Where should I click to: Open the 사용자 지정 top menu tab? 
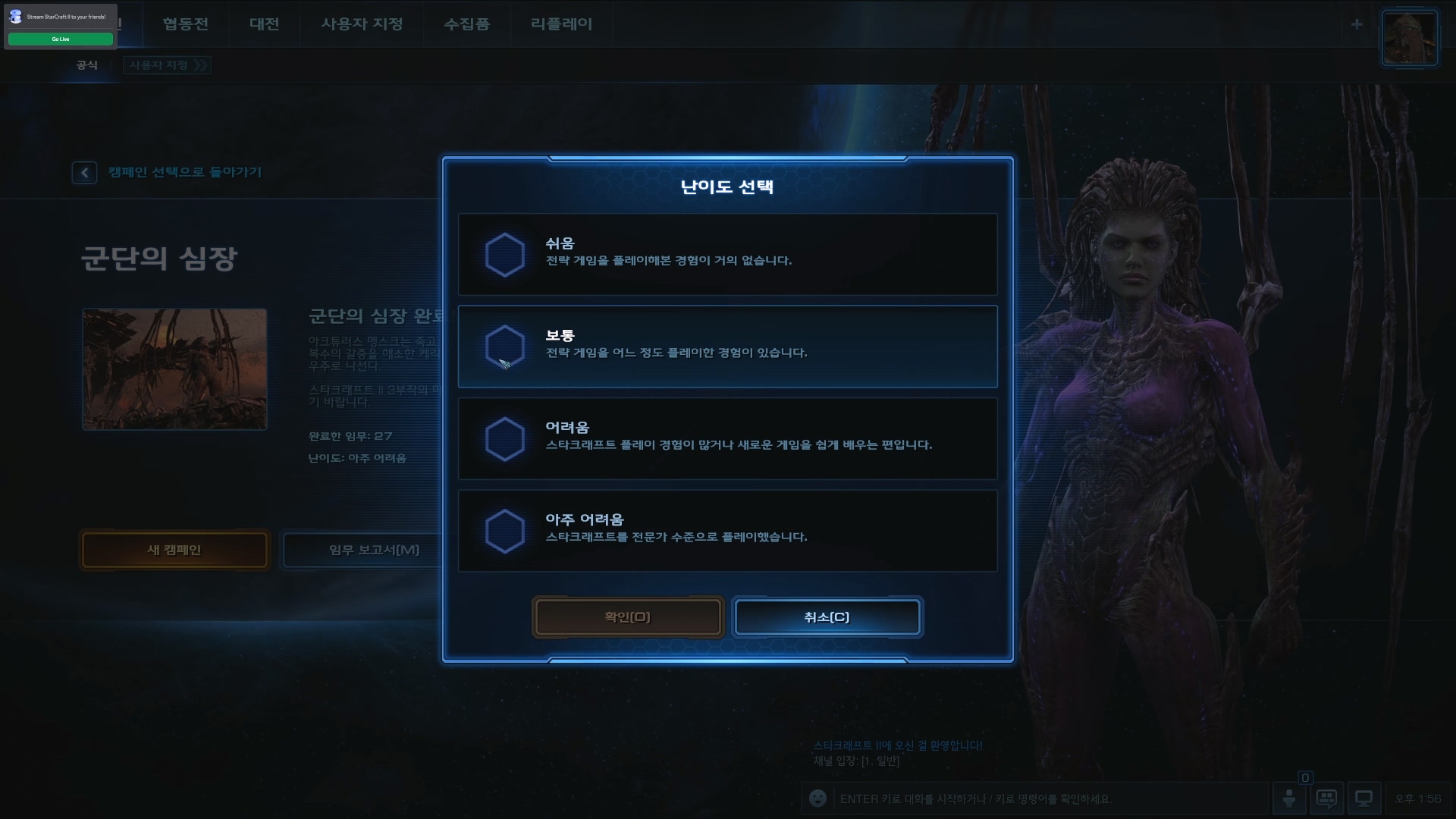362,24
